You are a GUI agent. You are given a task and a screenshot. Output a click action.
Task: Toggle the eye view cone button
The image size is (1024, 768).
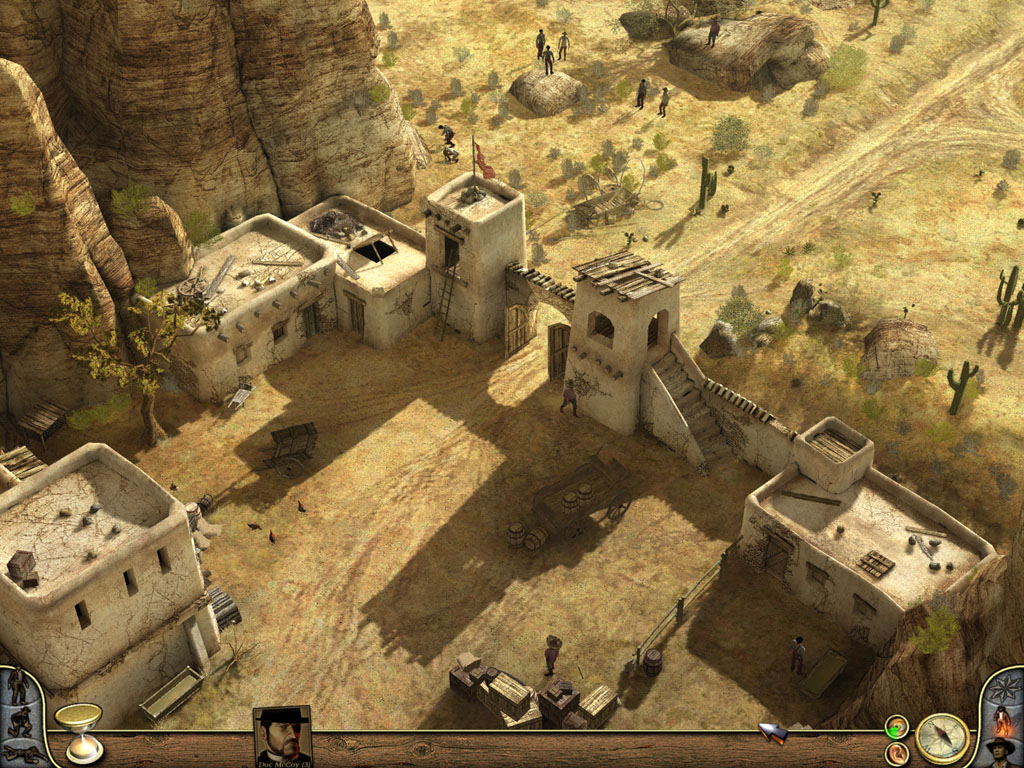tap(897, 727)
